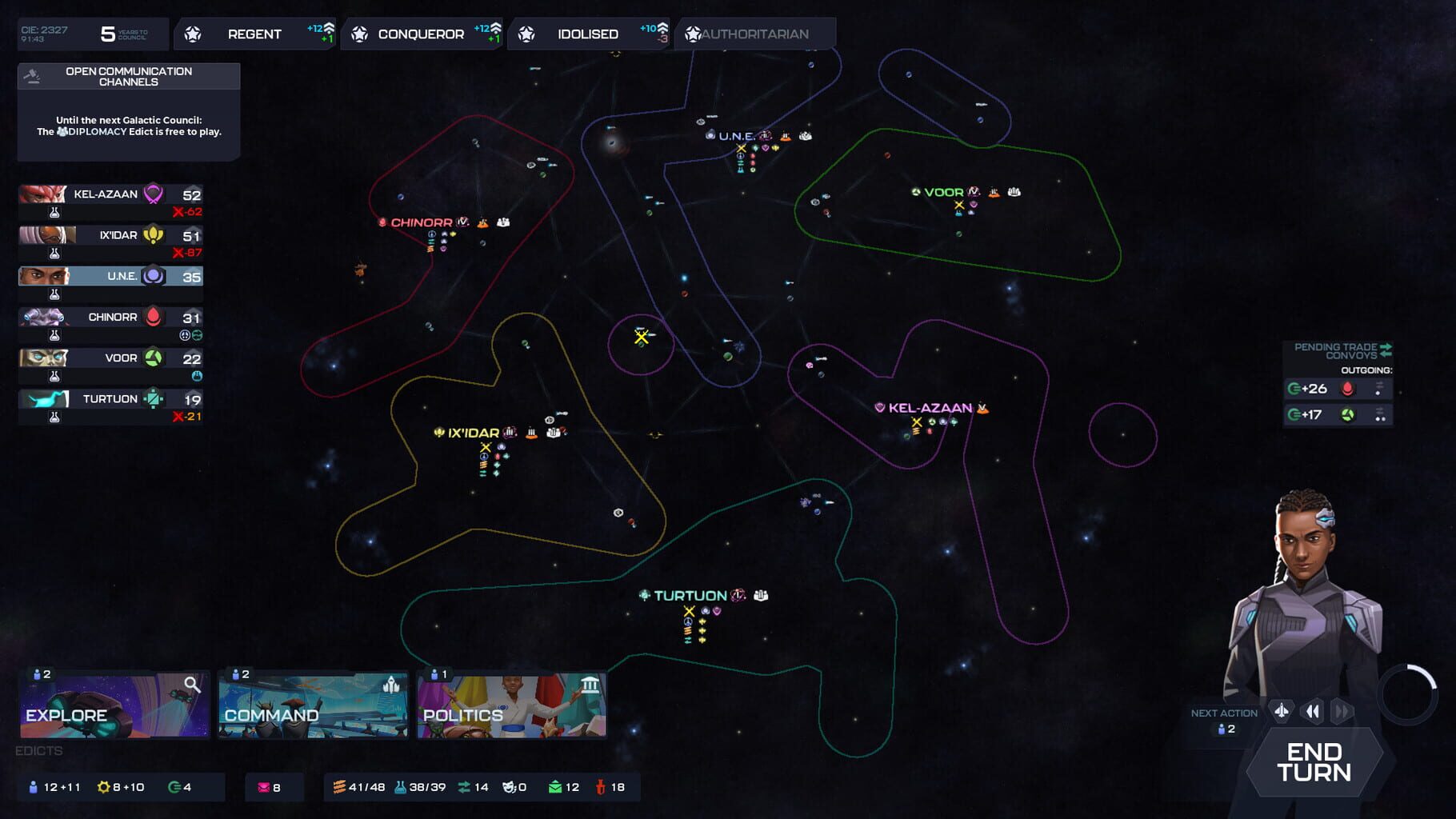Switch to the REGENT perk tab

point(254,34)
